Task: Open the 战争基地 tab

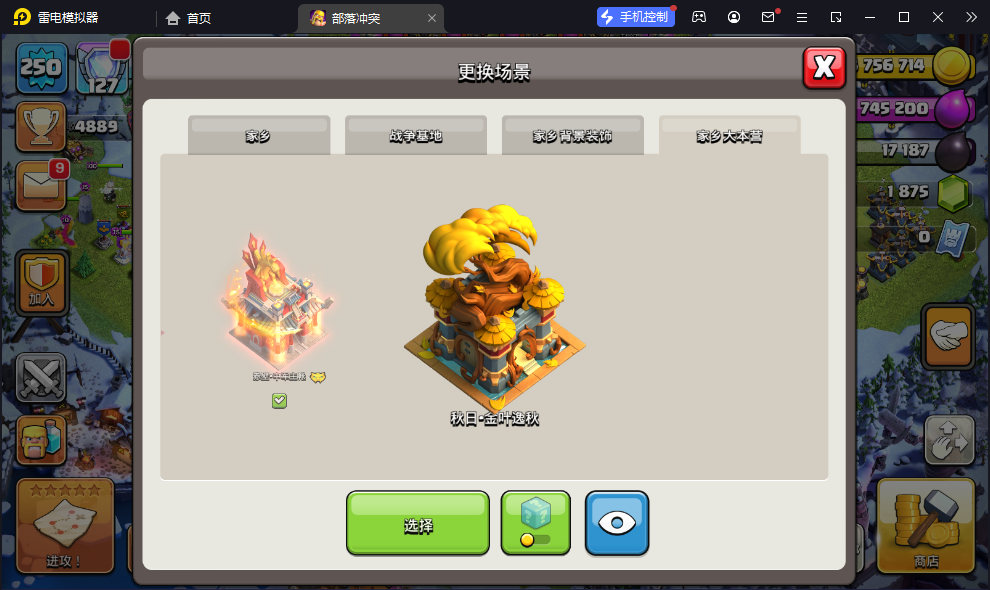Action: 416,136
